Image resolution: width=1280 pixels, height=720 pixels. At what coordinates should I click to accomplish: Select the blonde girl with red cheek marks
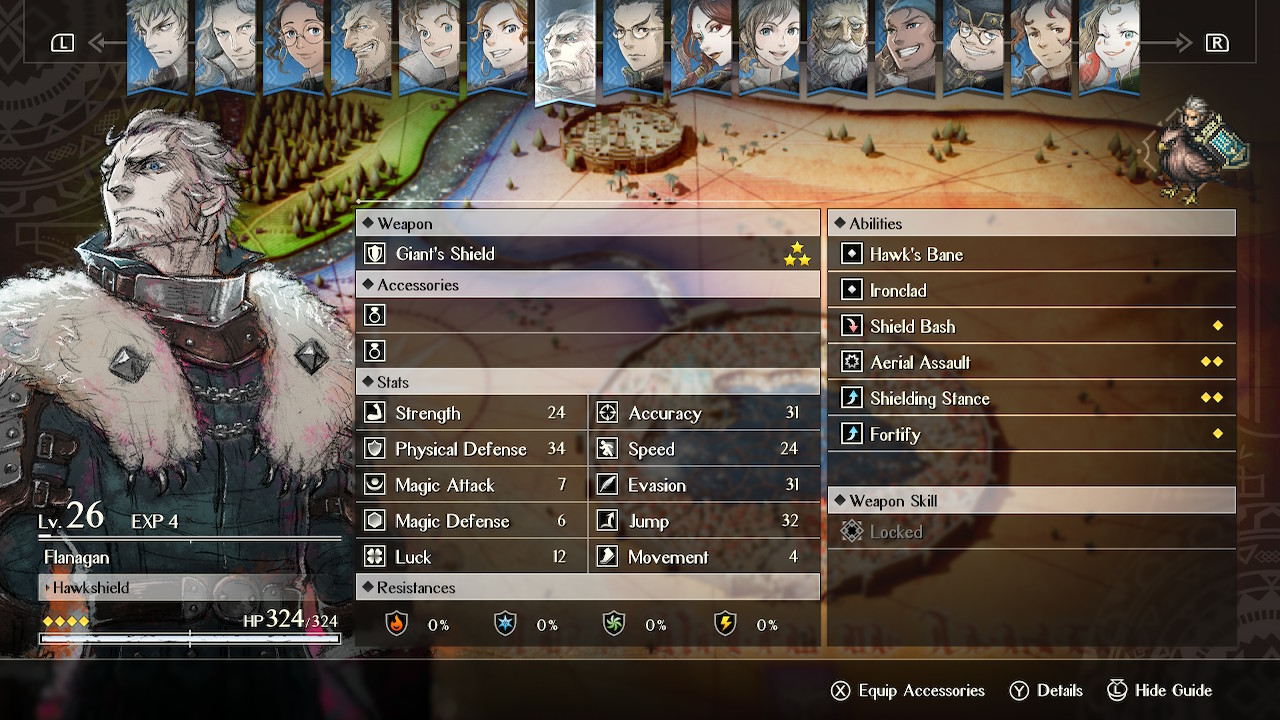point(1109,45)
